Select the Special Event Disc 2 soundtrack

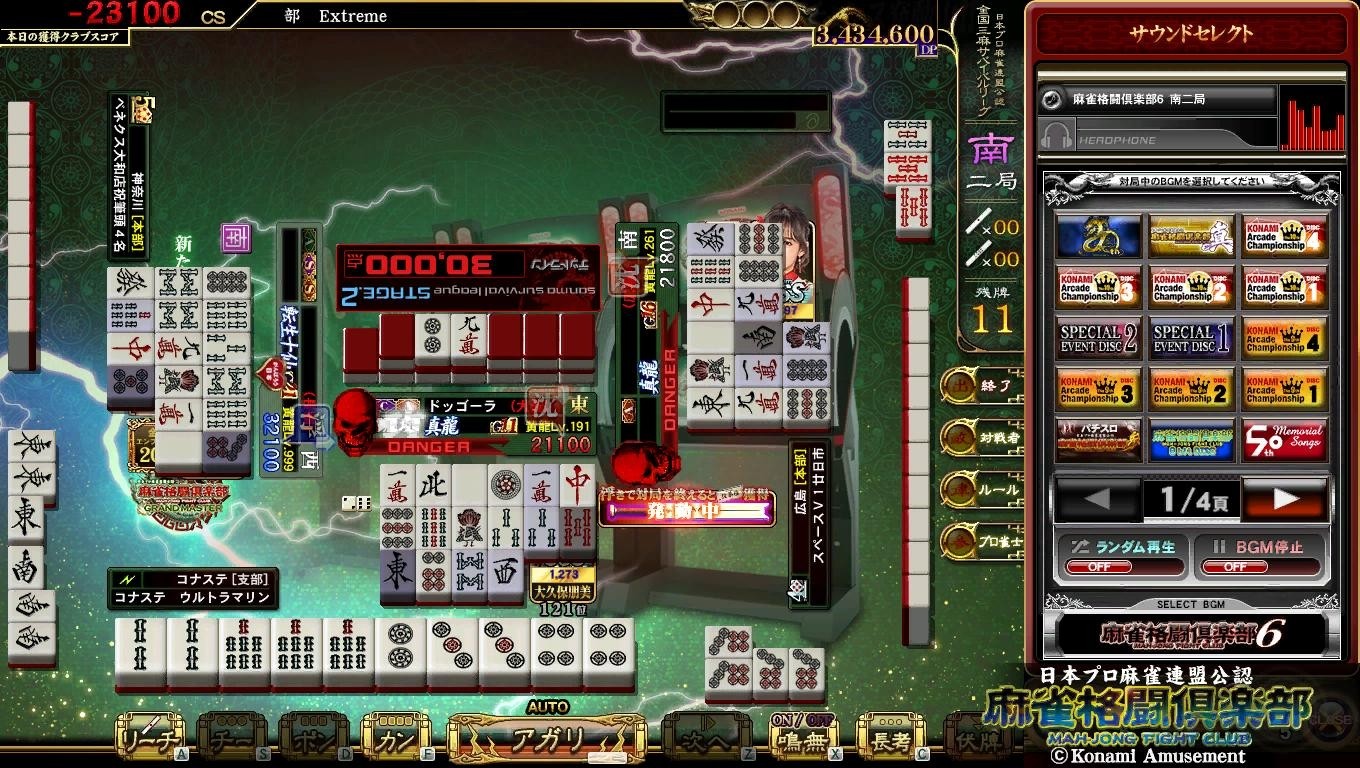[1098, 338]
